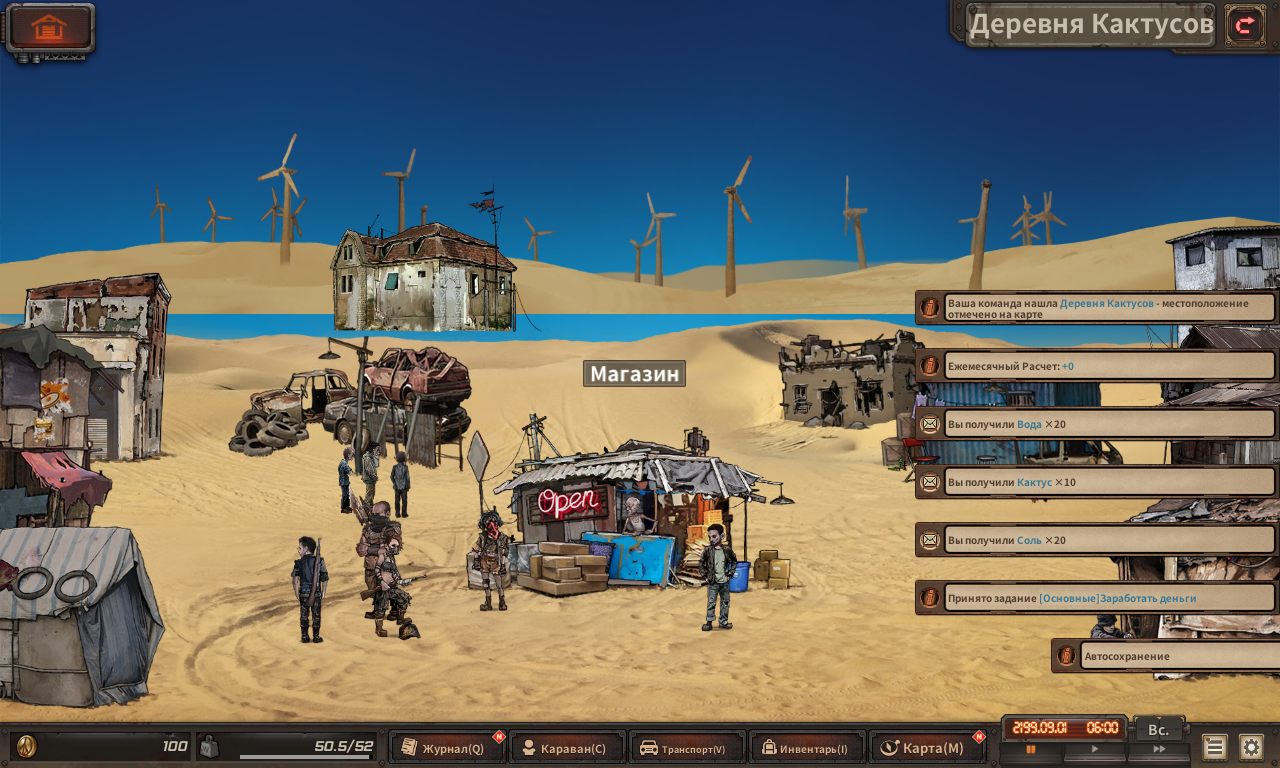The image size is (1280, 768).
Task: Select the Ежемесячный Расчет notification
Action: [x=1096, y=366]
